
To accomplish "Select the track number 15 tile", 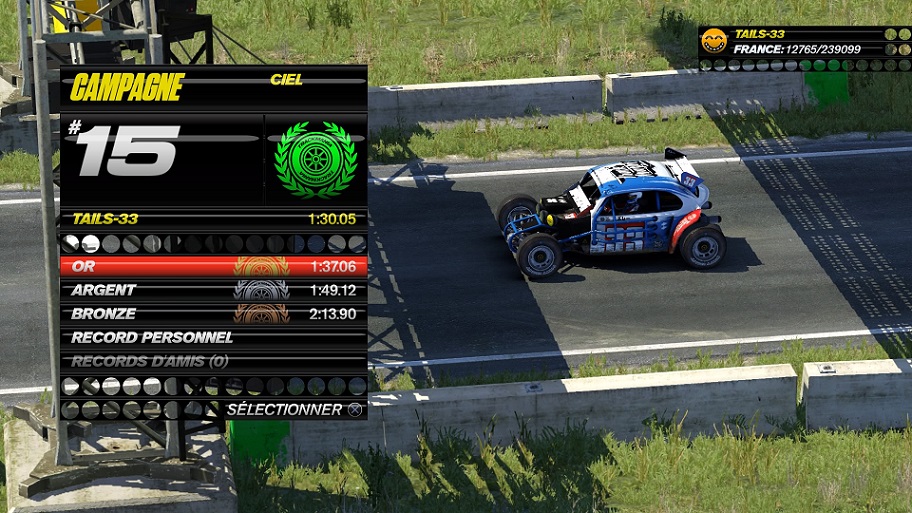I will pos(125,152).
